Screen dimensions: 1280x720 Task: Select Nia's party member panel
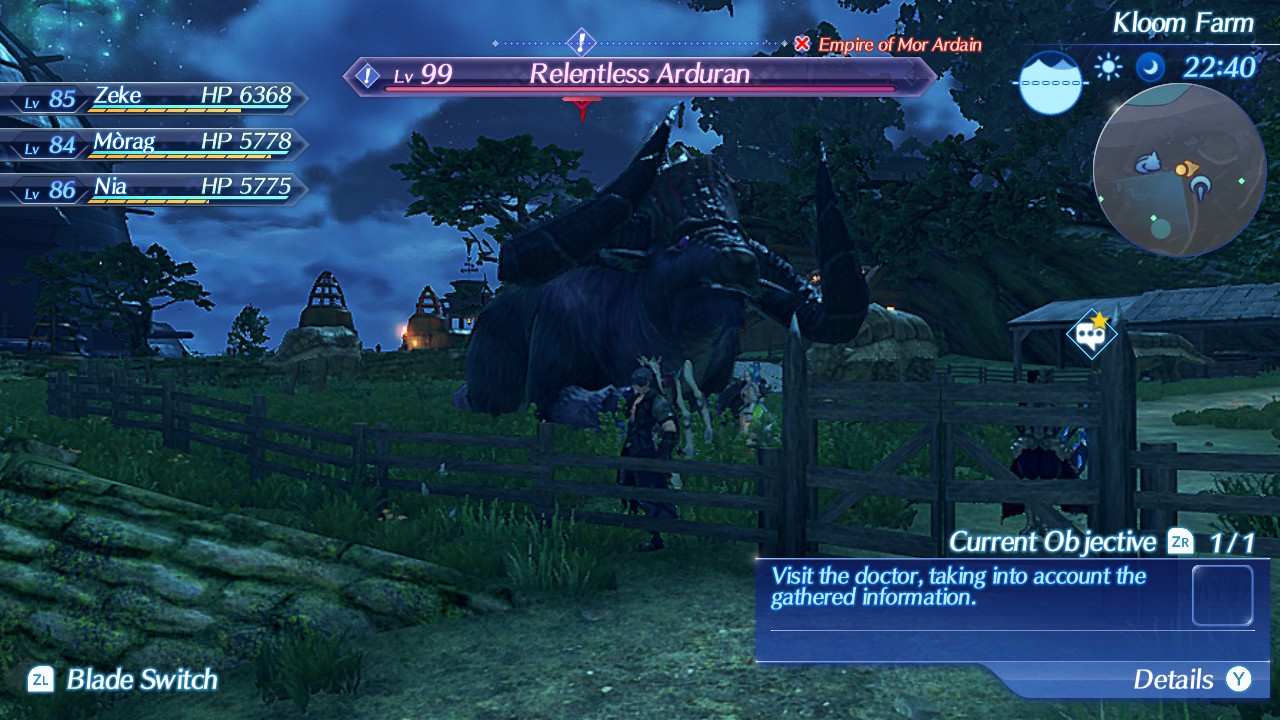155,189
